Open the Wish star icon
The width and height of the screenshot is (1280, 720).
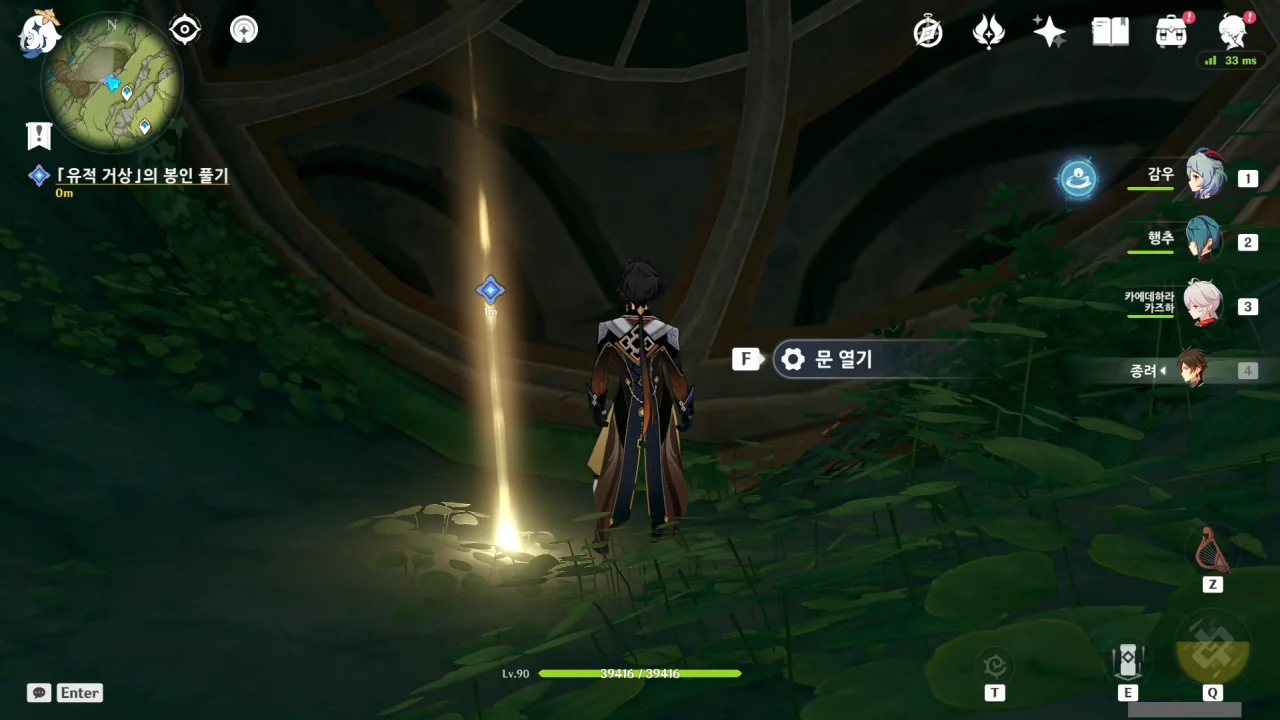click(1049, 32)
